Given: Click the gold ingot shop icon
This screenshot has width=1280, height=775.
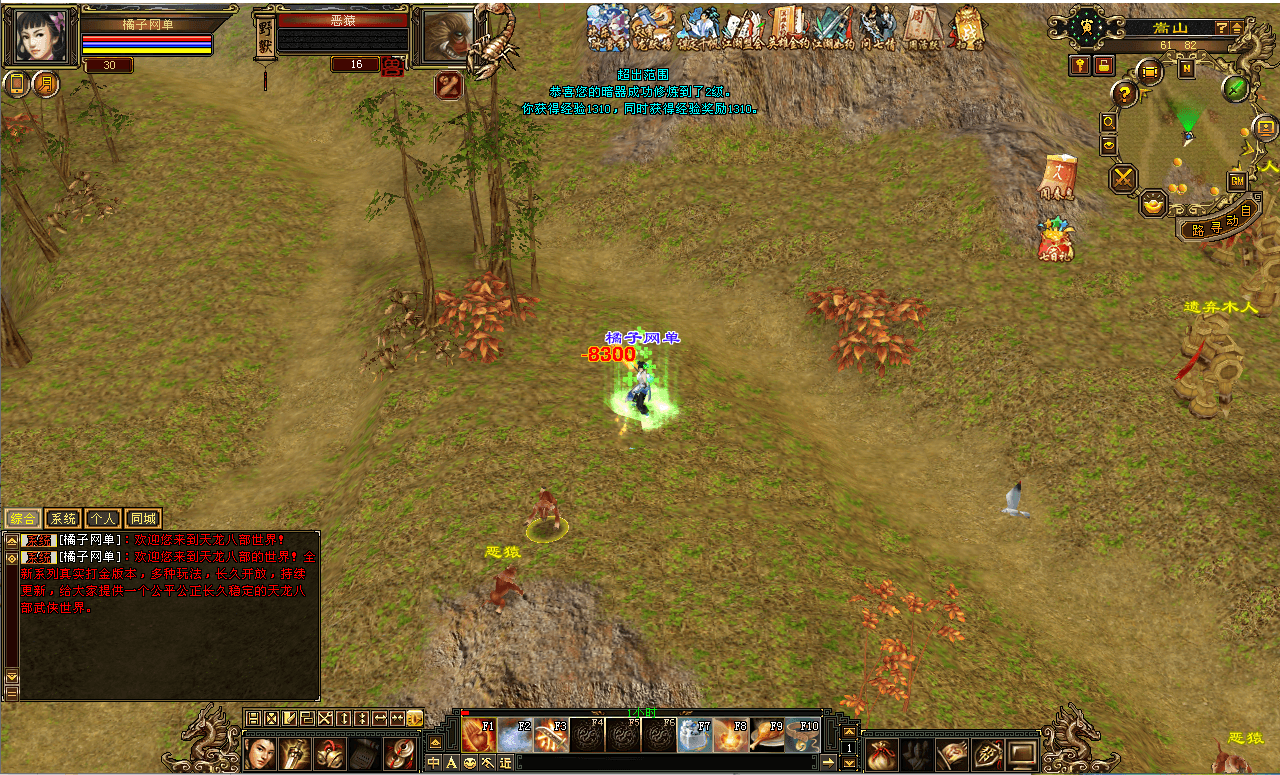Looking at the screenshot, I should pyautogui.click(x=1154, y=204).
